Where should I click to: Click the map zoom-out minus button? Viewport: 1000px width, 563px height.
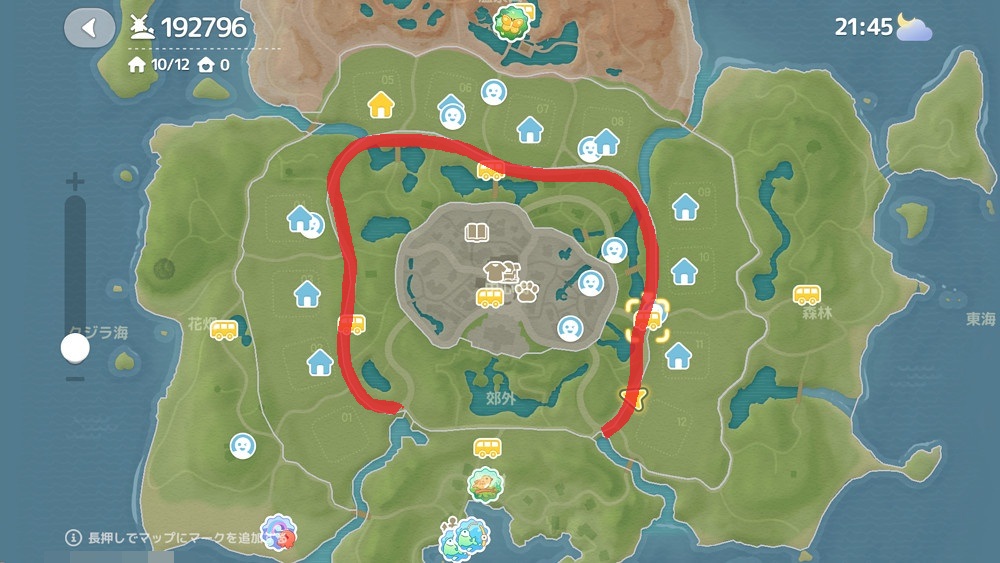point(75,378)
